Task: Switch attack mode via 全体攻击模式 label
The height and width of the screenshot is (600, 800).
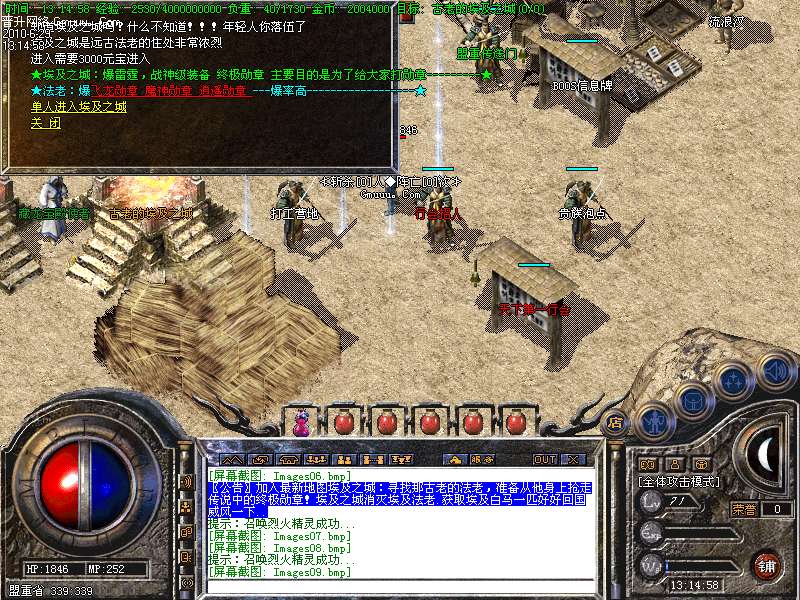Action: tap(681, 481)
